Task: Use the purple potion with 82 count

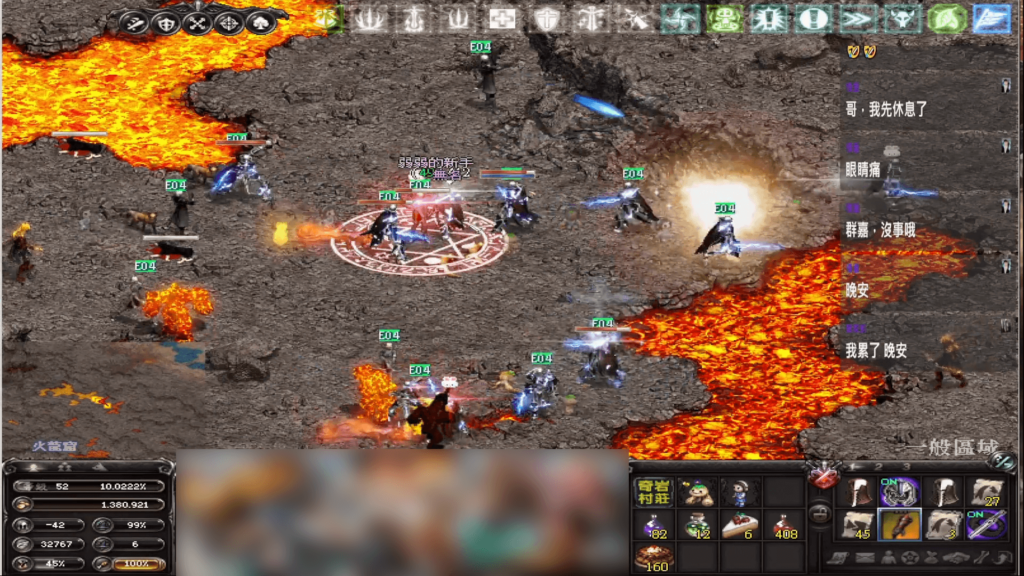Action: (653, 525)
